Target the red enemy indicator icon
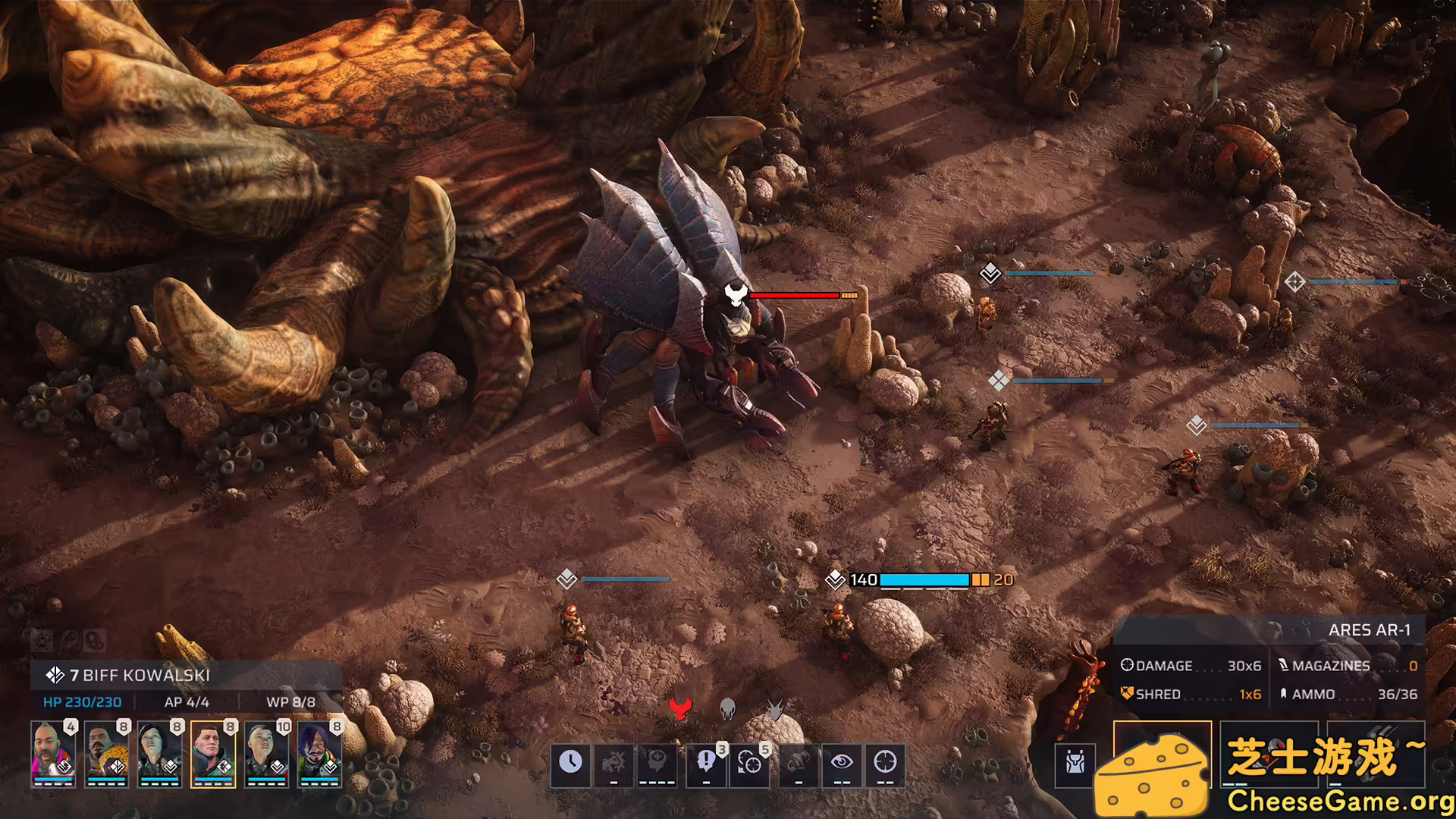The width and height of the screenshot is (1456, 819). coord(680,708)
